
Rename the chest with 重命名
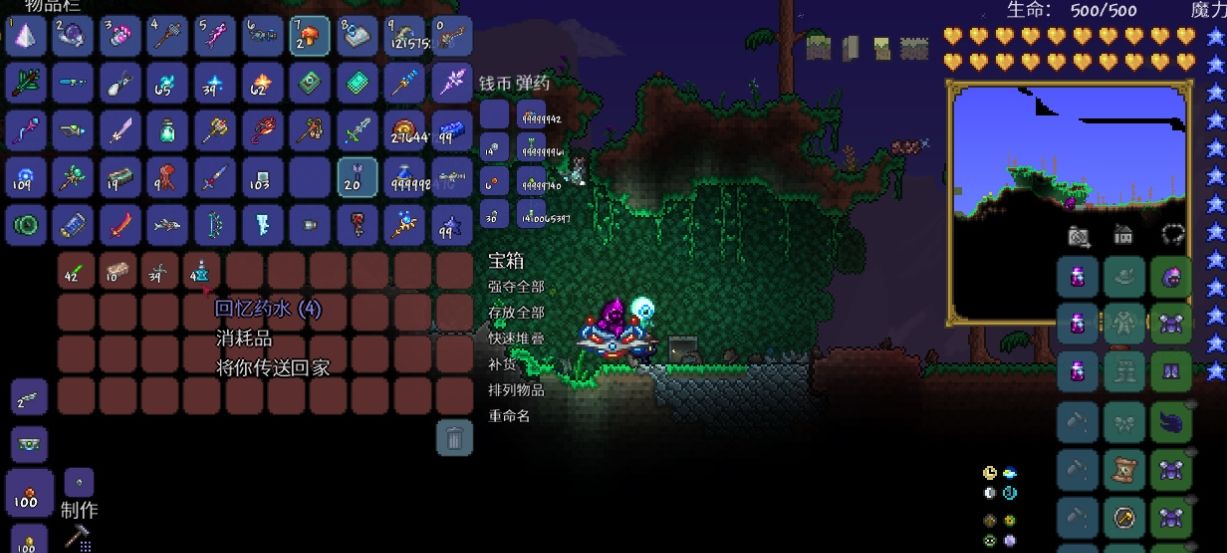tap(509, 416)
